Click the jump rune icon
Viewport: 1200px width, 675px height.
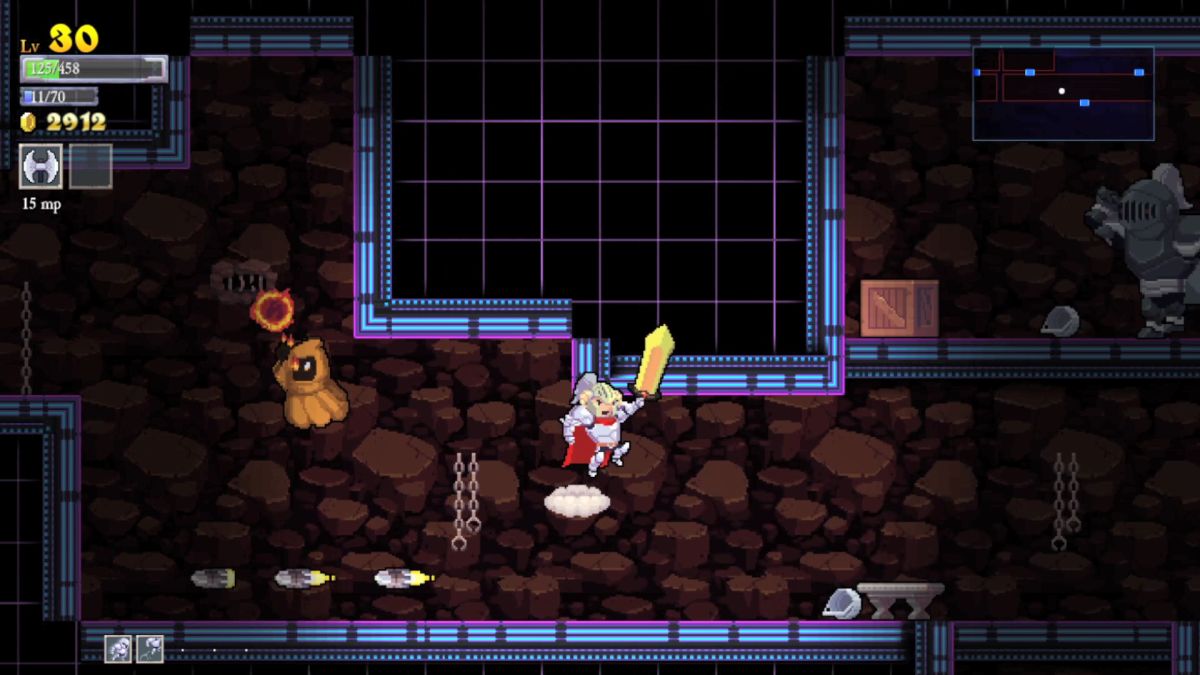pos(149,649)
